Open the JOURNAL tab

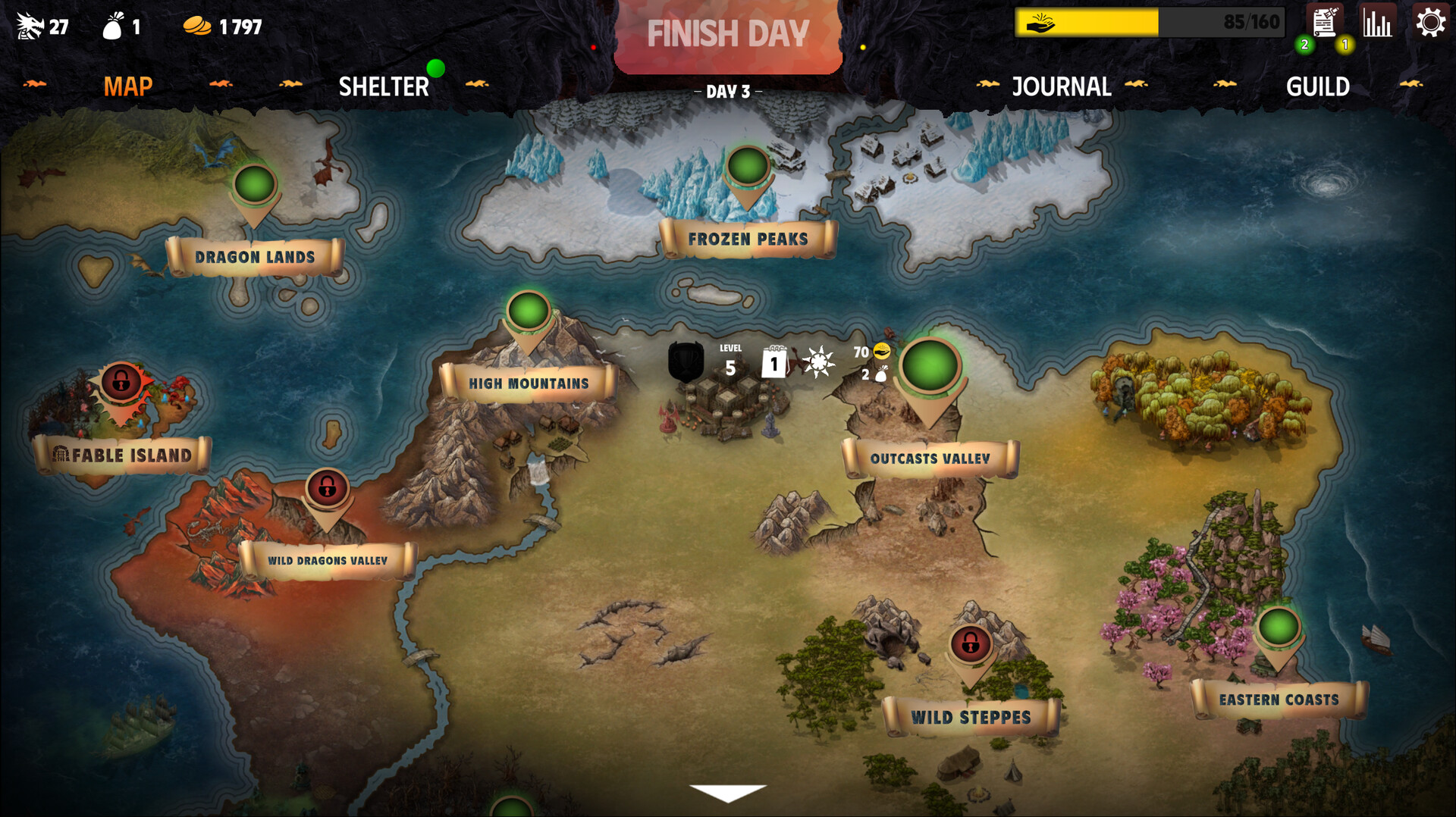pos(1062,86)
